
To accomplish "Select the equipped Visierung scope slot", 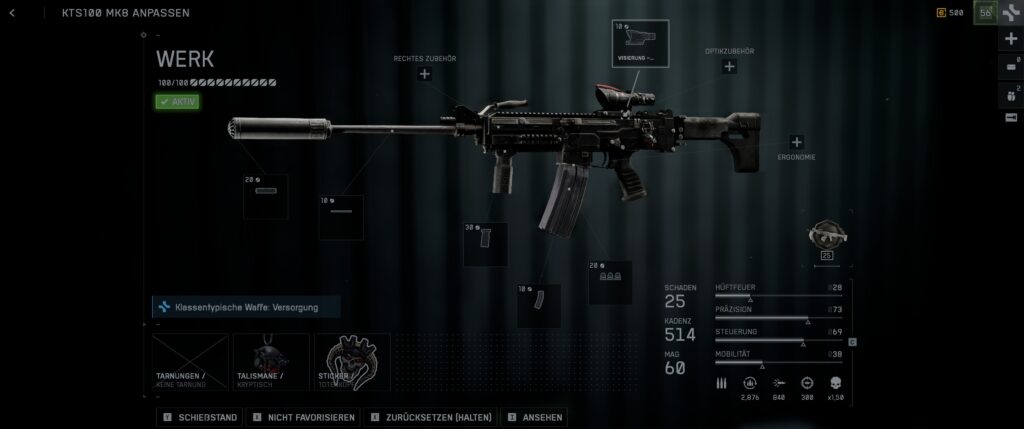I will click(640, 43).
